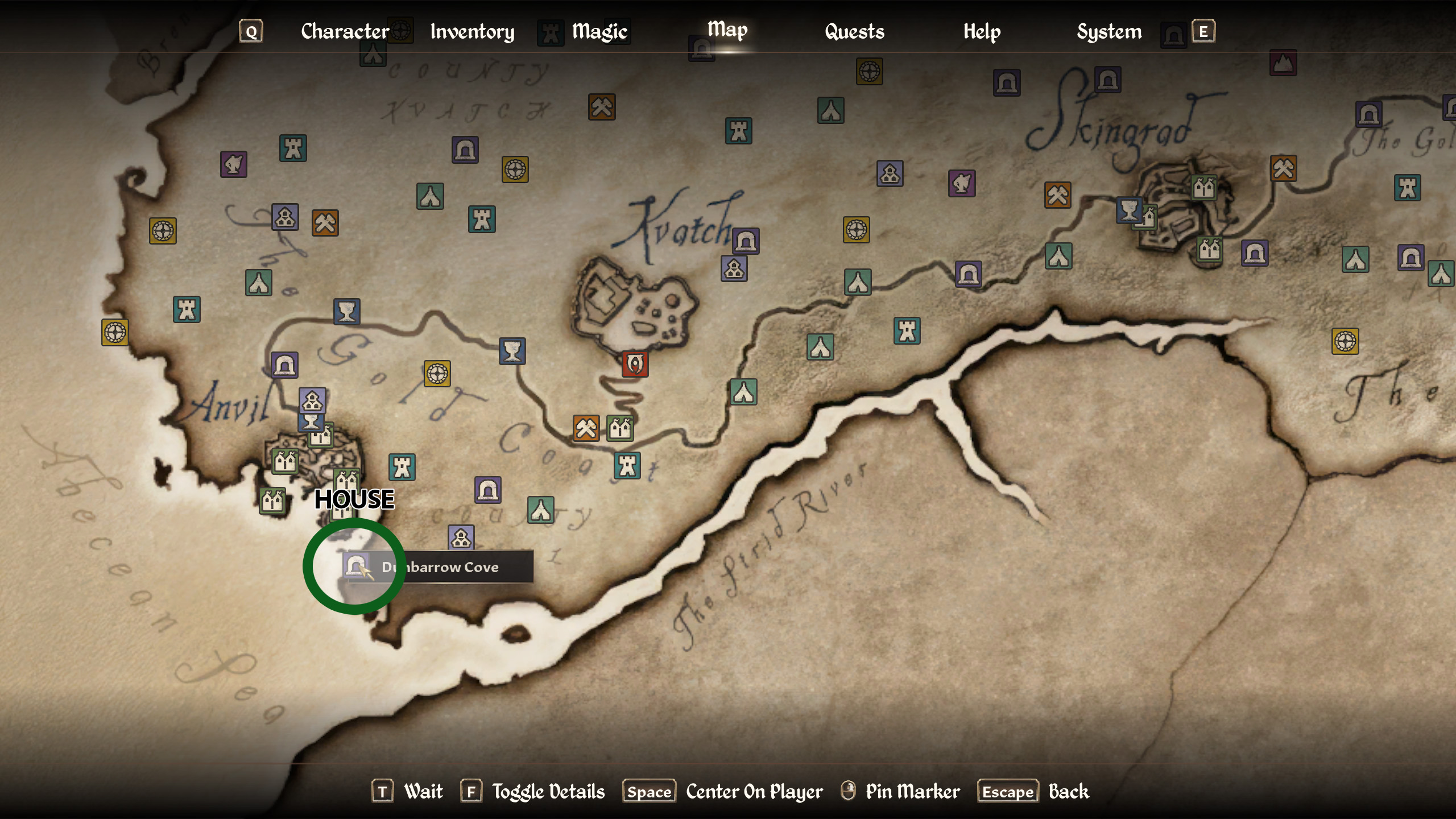Click the HOUSE label above the green circle
The height and width of the screenshot is (819, 1456).
point(355,500)
